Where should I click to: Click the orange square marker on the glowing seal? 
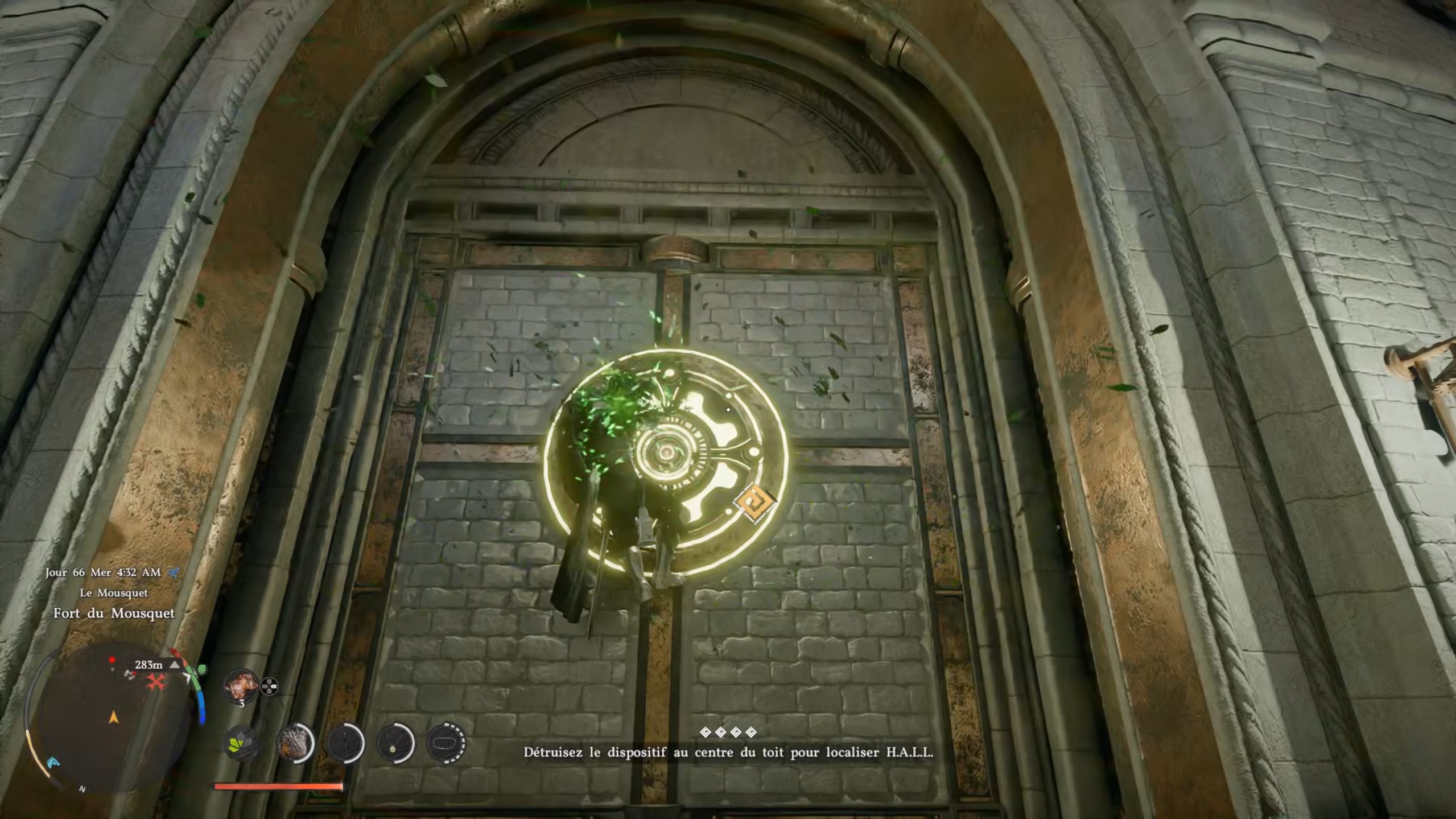[x=754, y=503]
